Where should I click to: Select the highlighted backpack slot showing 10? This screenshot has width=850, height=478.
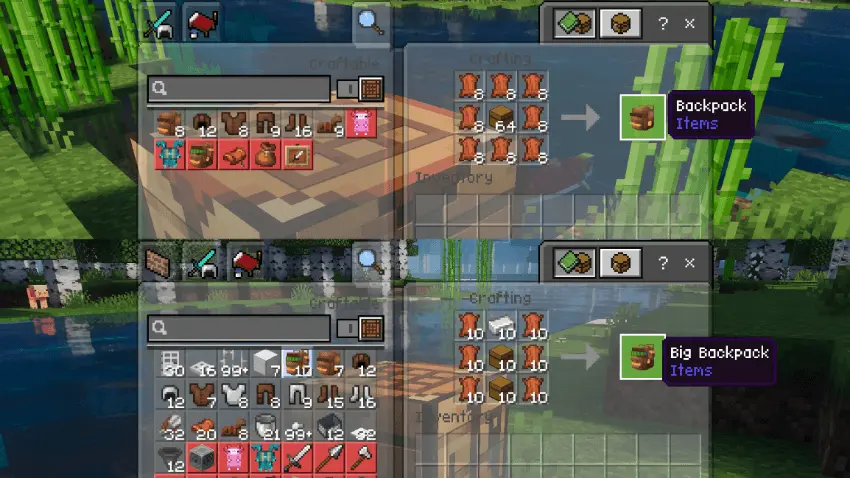[x=298, y=364]
